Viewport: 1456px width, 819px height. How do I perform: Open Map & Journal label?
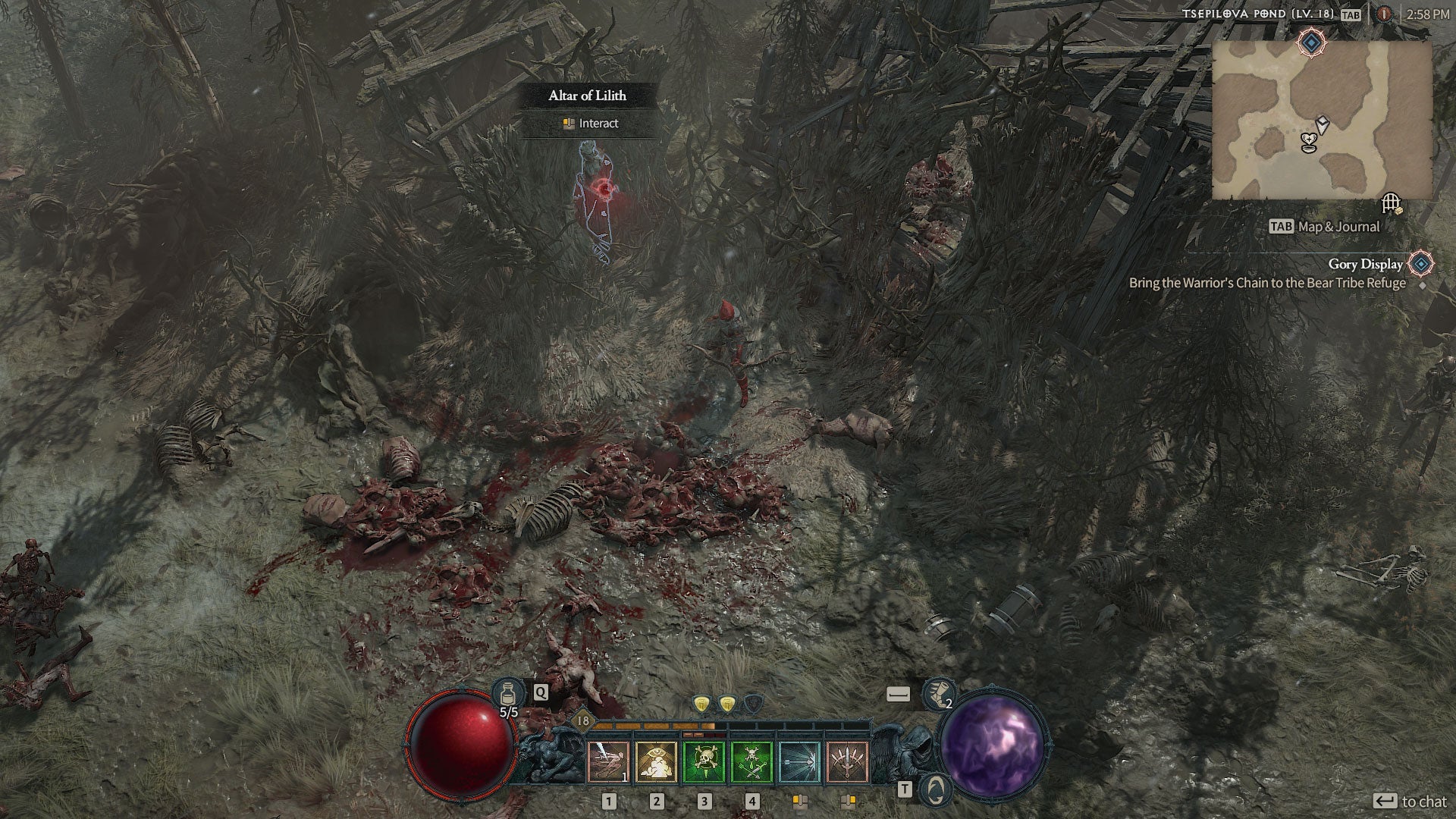coord(1336,226)
